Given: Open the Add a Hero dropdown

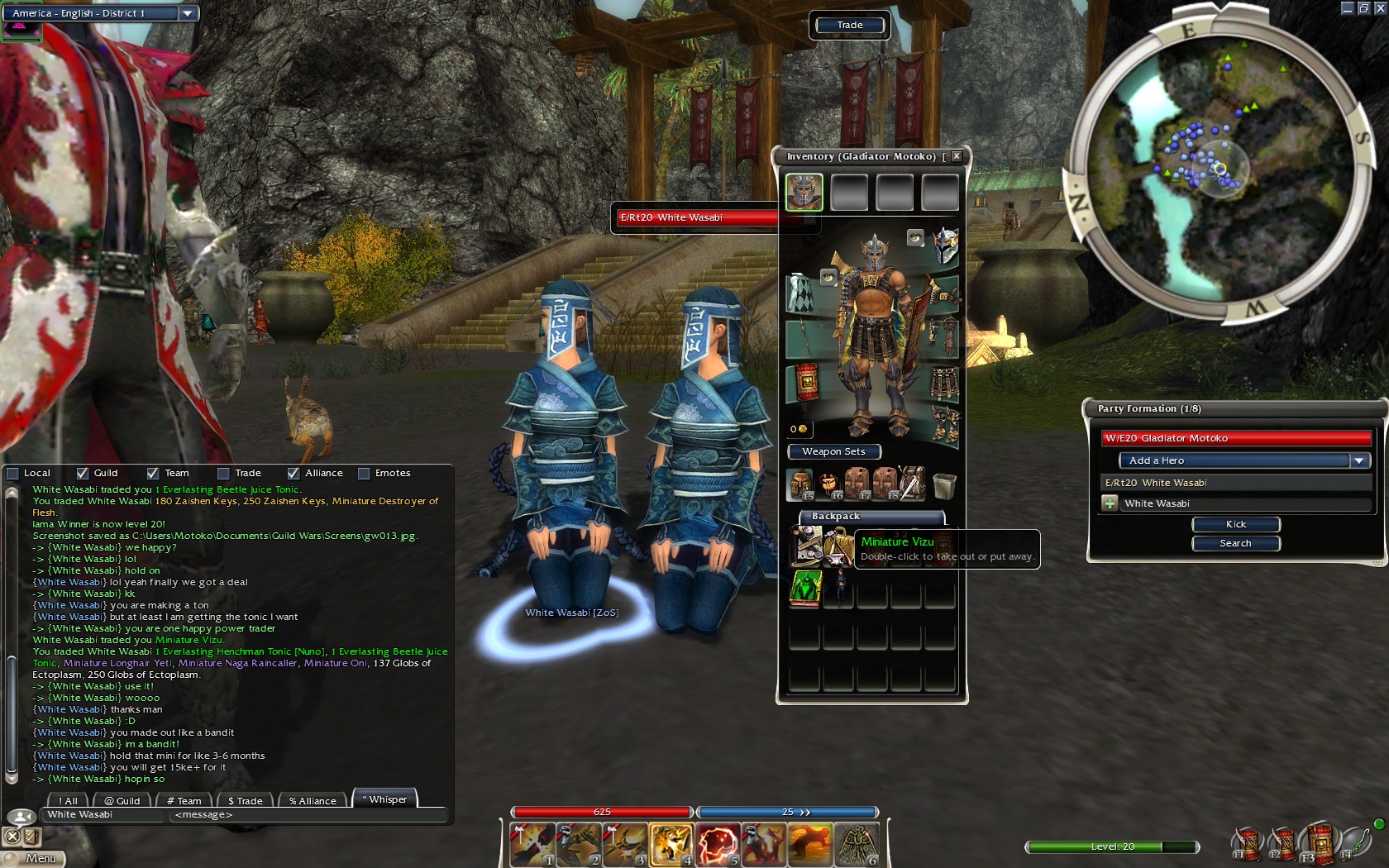Looking at the screenshot, I should pos(1359,460).
